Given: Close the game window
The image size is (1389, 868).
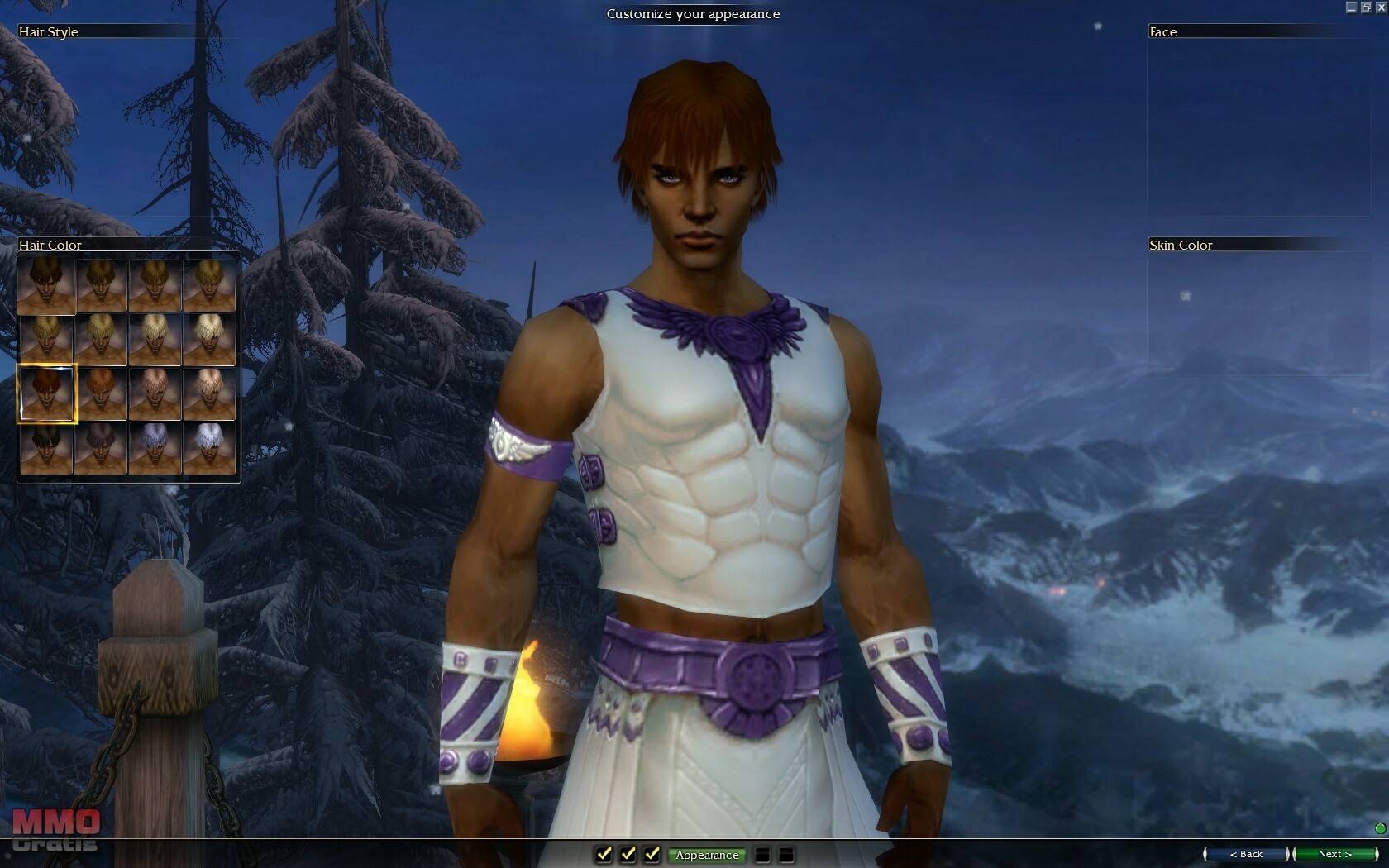Looking at the screenshot, I should (x=1381, y=7).
